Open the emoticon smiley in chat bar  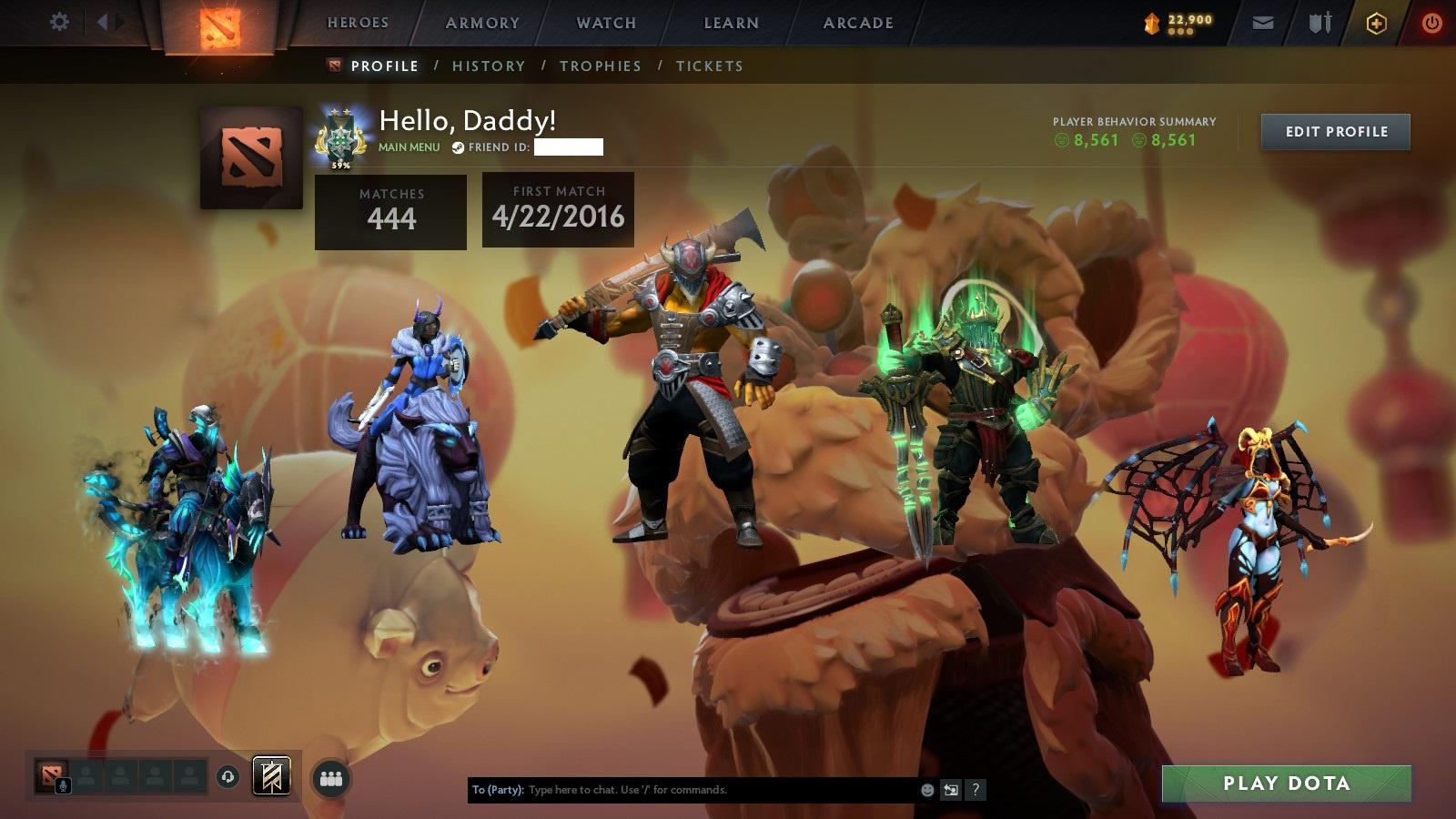(x=926, y=788)
